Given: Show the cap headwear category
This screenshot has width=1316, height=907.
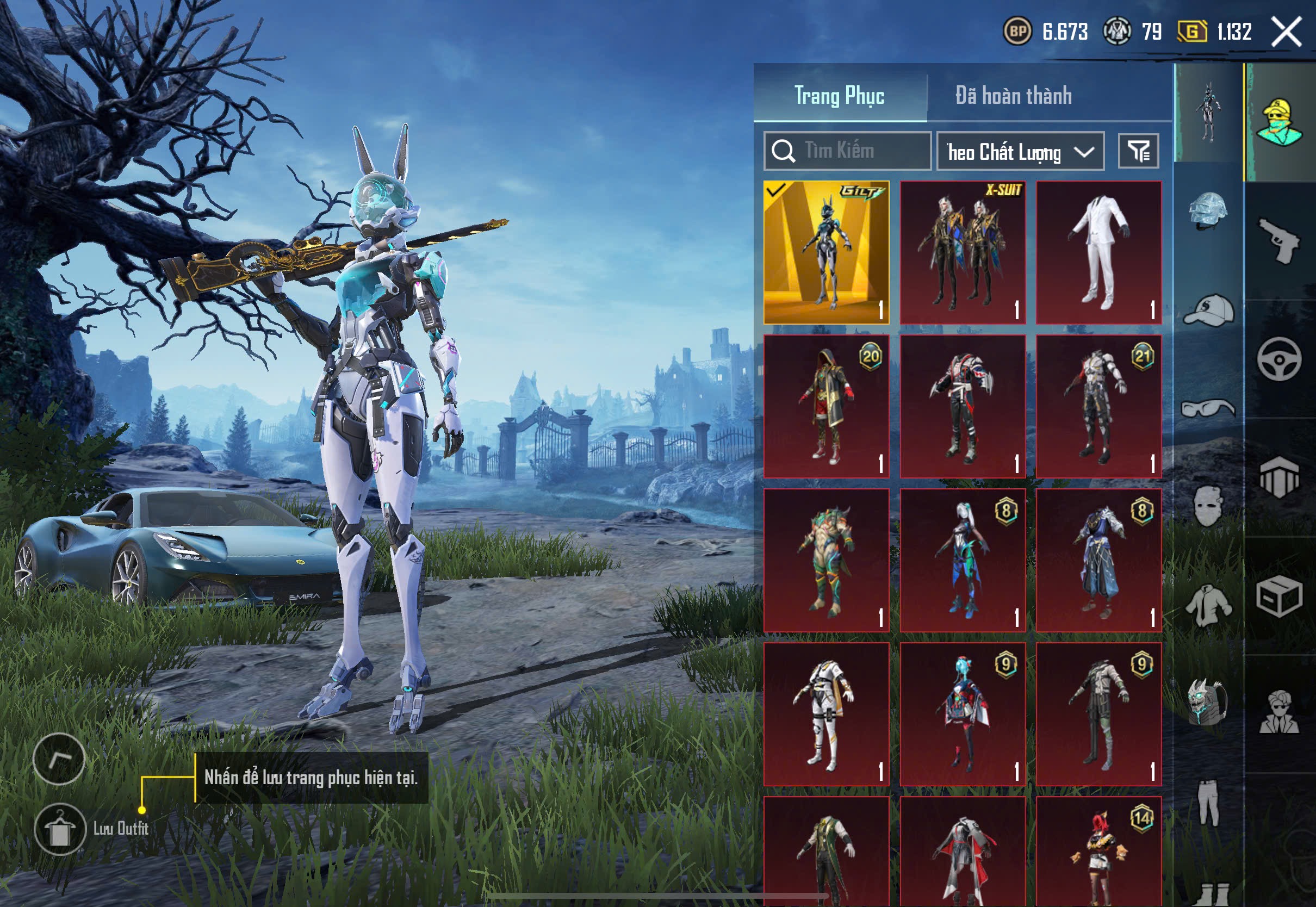Looking at the screenshot, I should pos(1208,310).
